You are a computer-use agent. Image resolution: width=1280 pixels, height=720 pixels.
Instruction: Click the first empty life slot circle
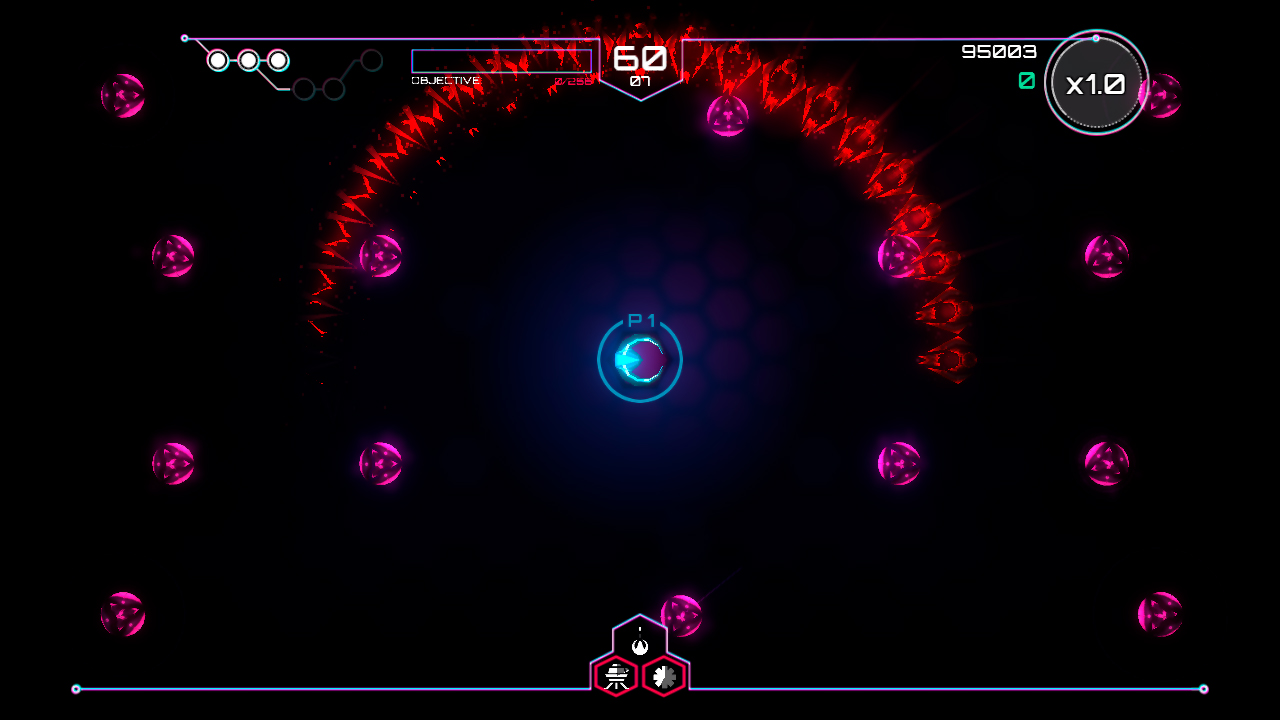pyautogui.click(x=306, y=89)
